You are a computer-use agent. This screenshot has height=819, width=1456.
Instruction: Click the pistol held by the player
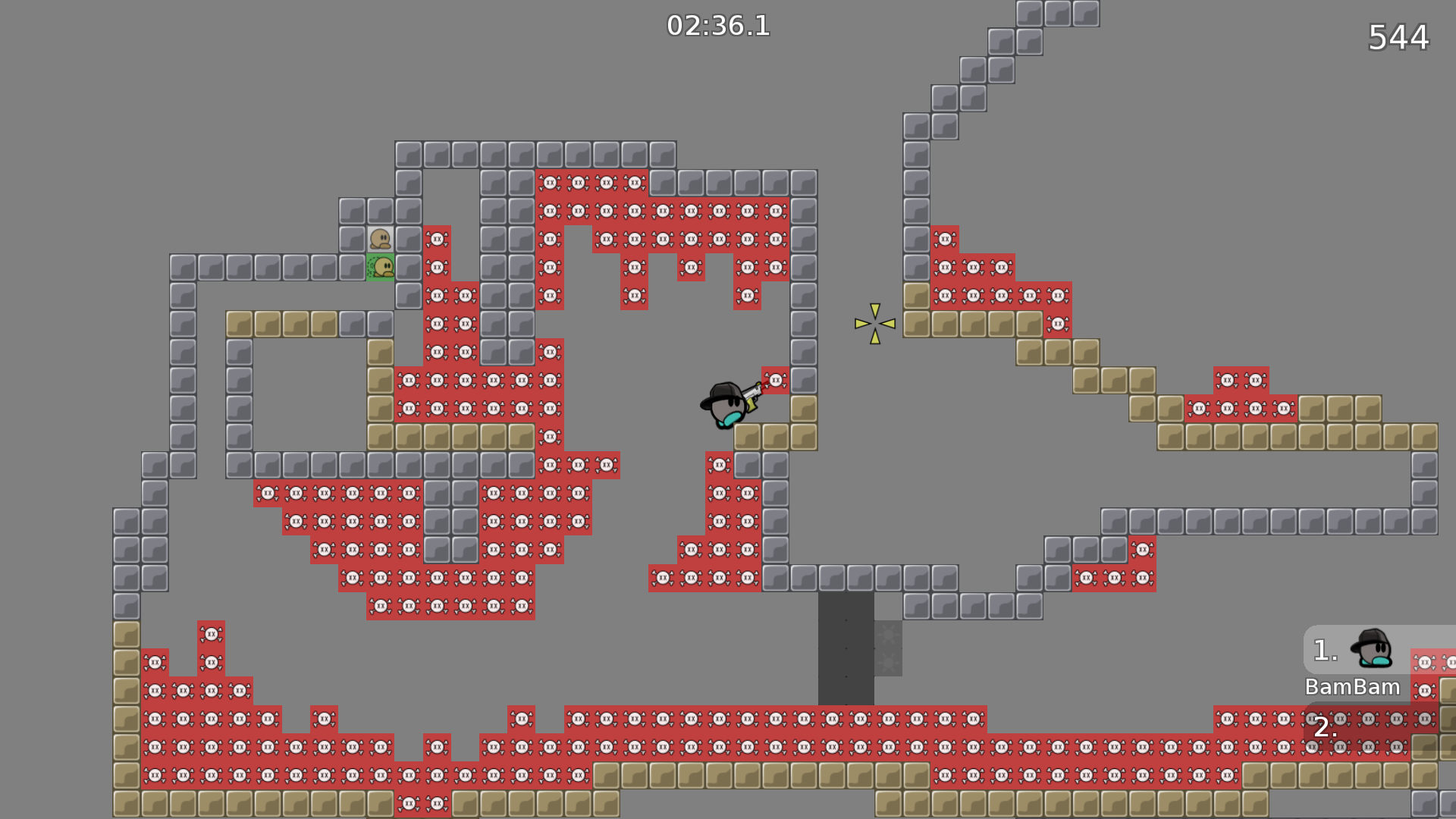(752, 394)
